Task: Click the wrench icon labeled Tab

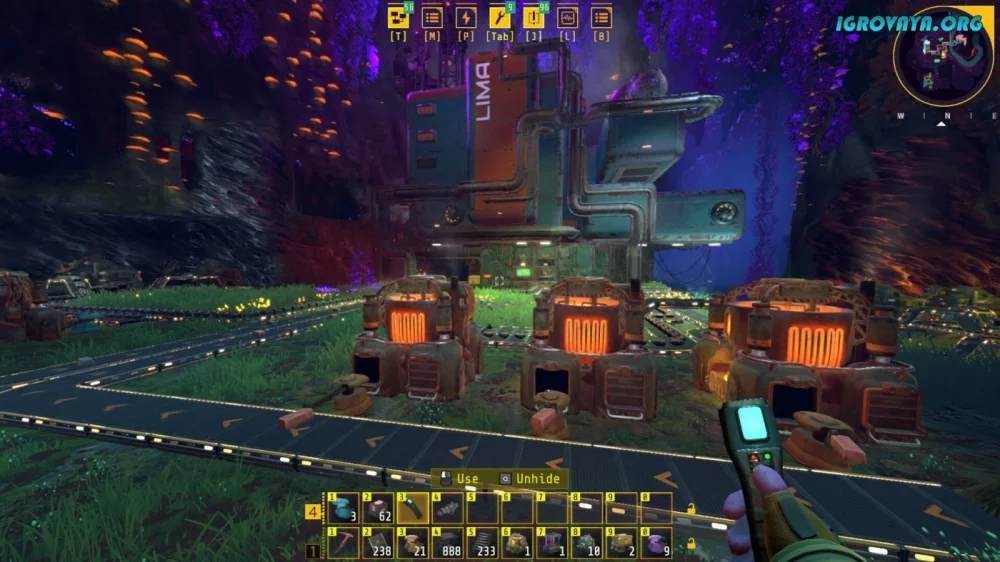Action: pos(499,17)
